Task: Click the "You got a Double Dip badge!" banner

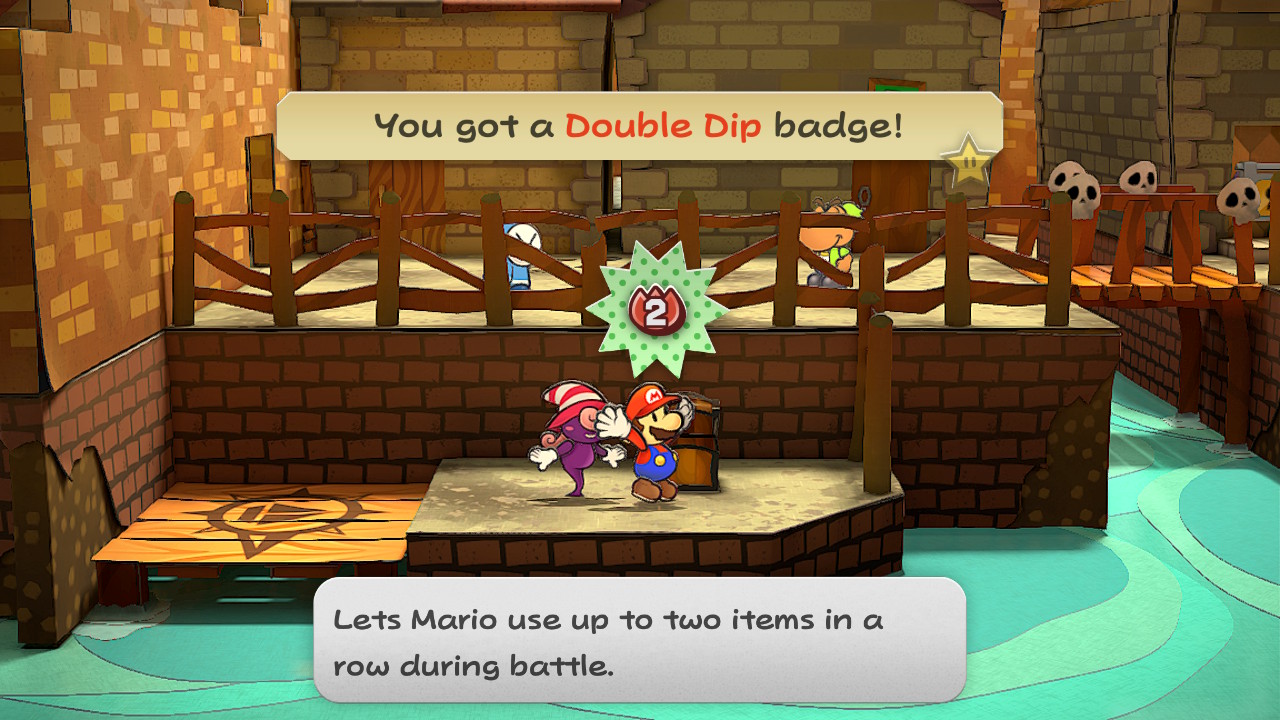Action: pyautogui.click(x=638, y=126)
